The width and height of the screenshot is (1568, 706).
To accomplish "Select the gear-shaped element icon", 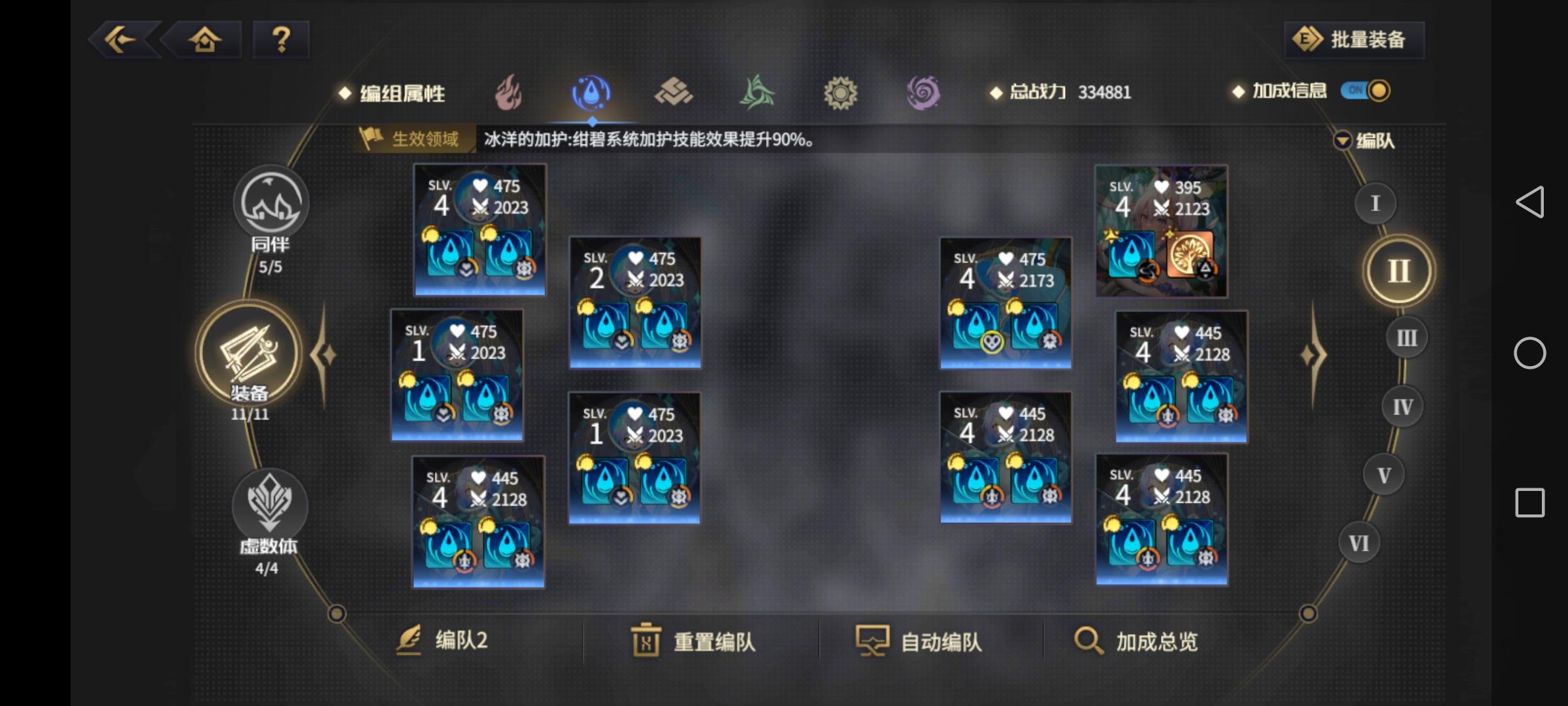I will pos(841,93).
